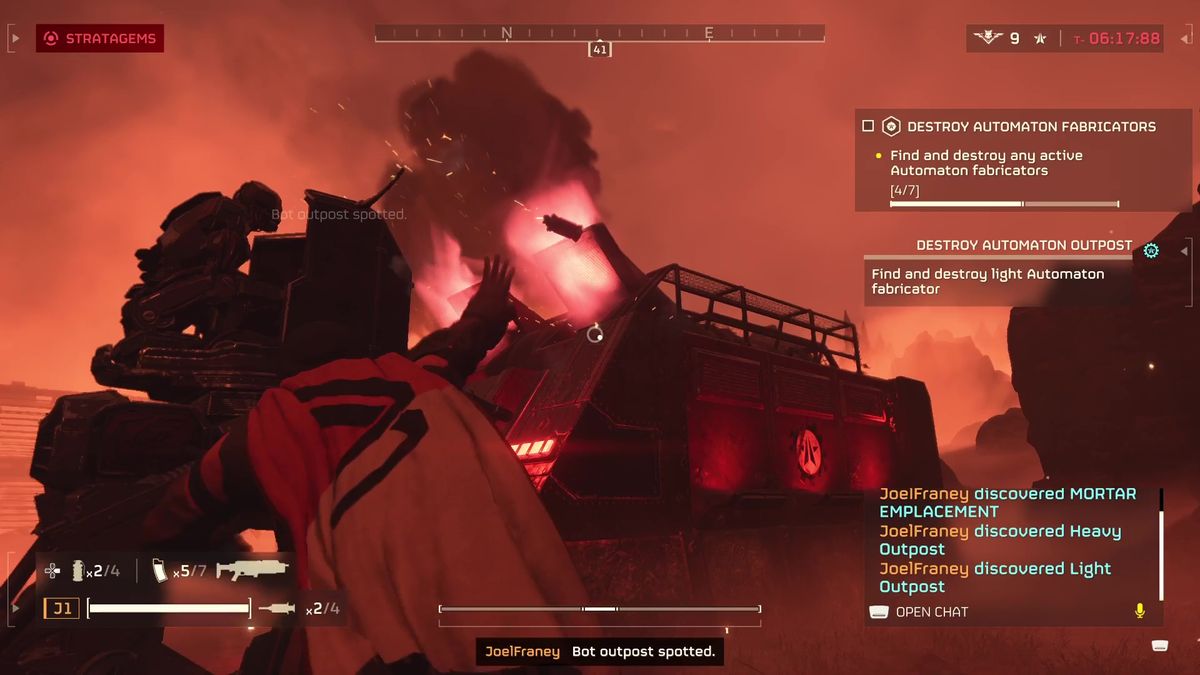Select the grenade icon
The width and height of the screenshot is (1200, 675).
(78, 571)
